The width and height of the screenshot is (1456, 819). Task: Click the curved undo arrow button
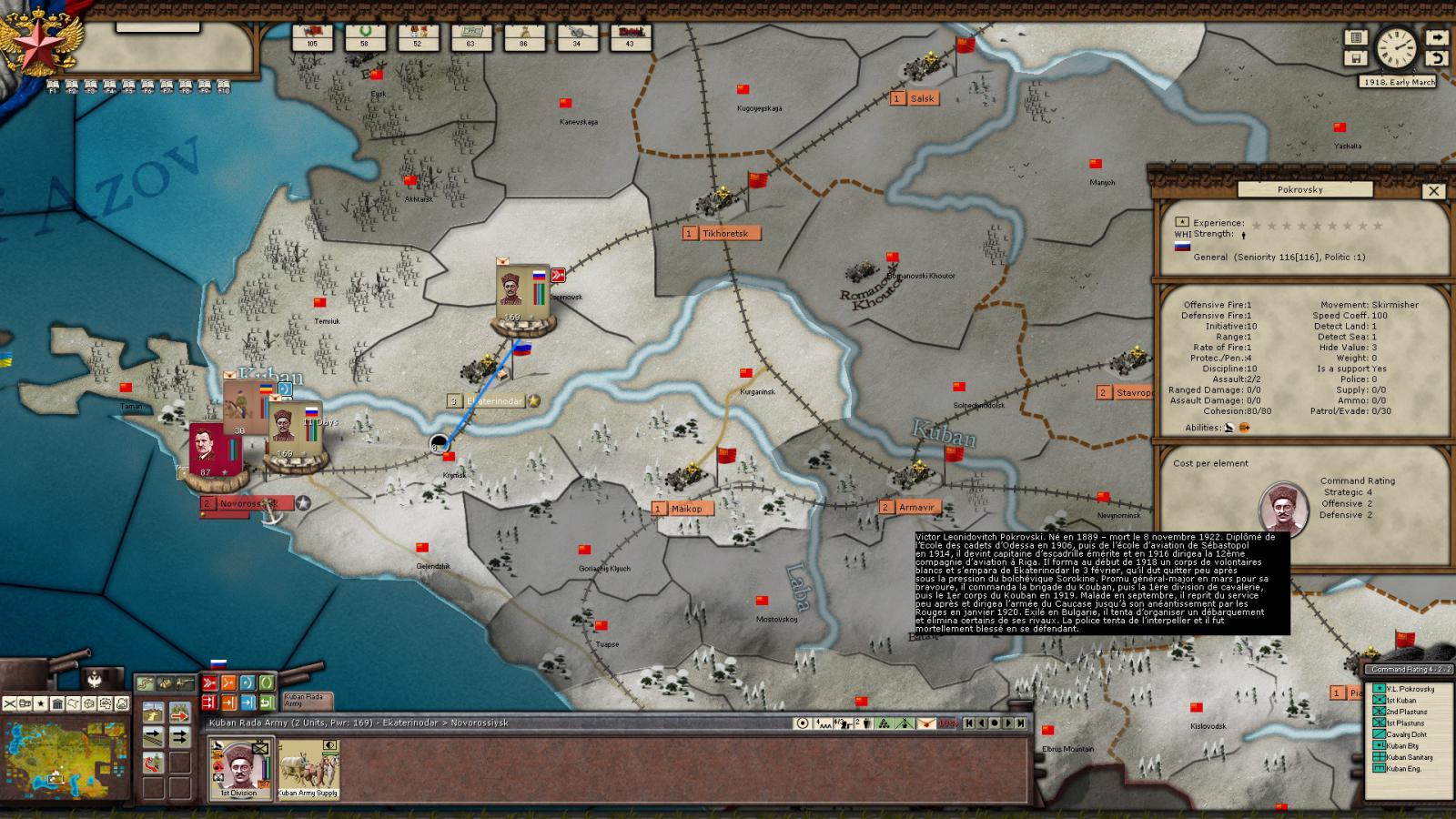(1437, 58)
